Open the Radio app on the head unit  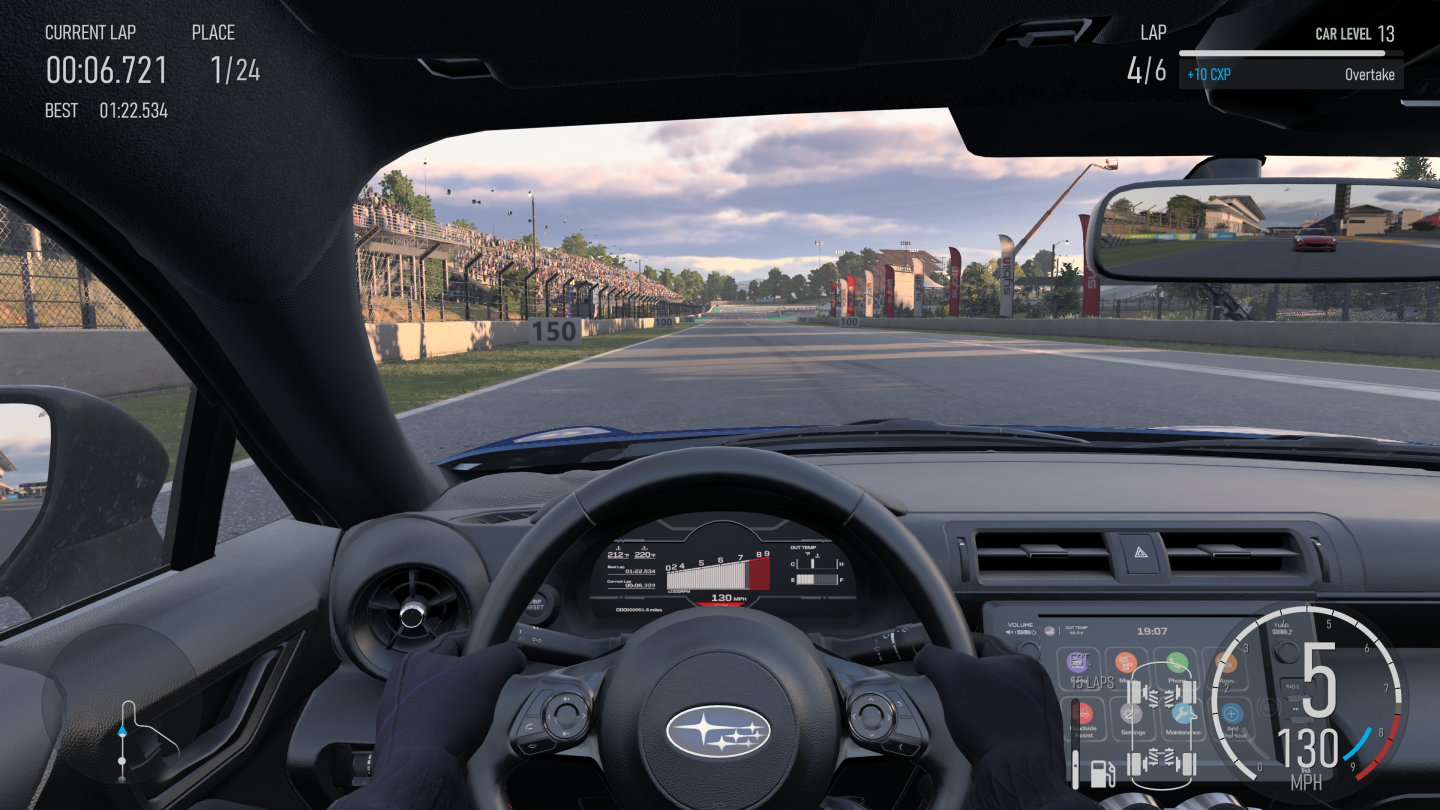coord(1078,663)
